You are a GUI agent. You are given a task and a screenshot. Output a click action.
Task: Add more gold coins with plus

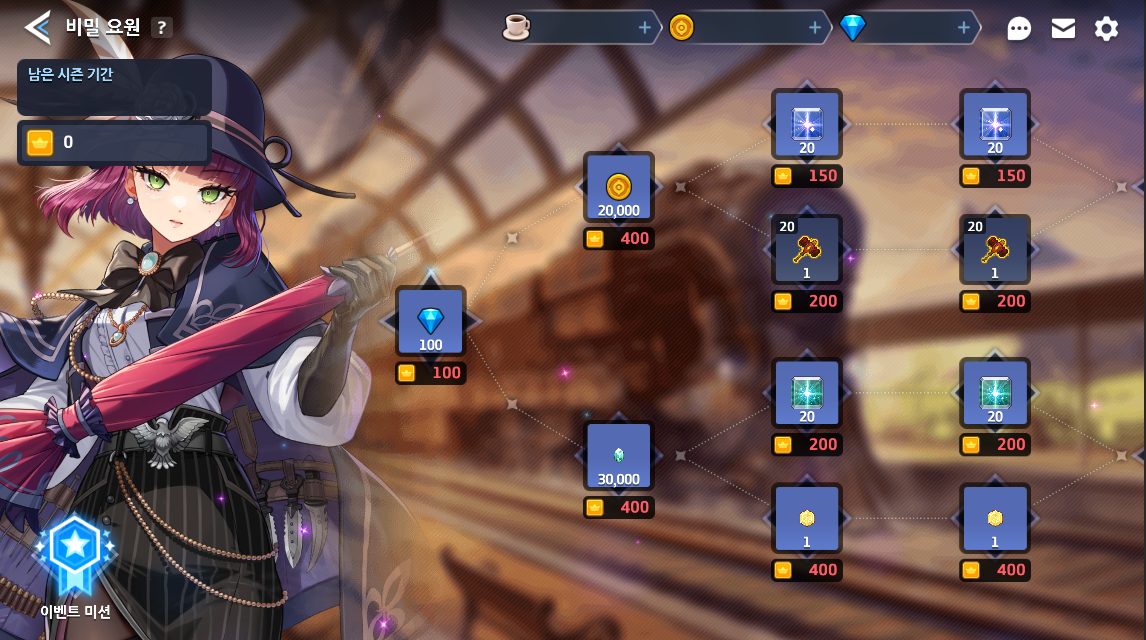815,28
